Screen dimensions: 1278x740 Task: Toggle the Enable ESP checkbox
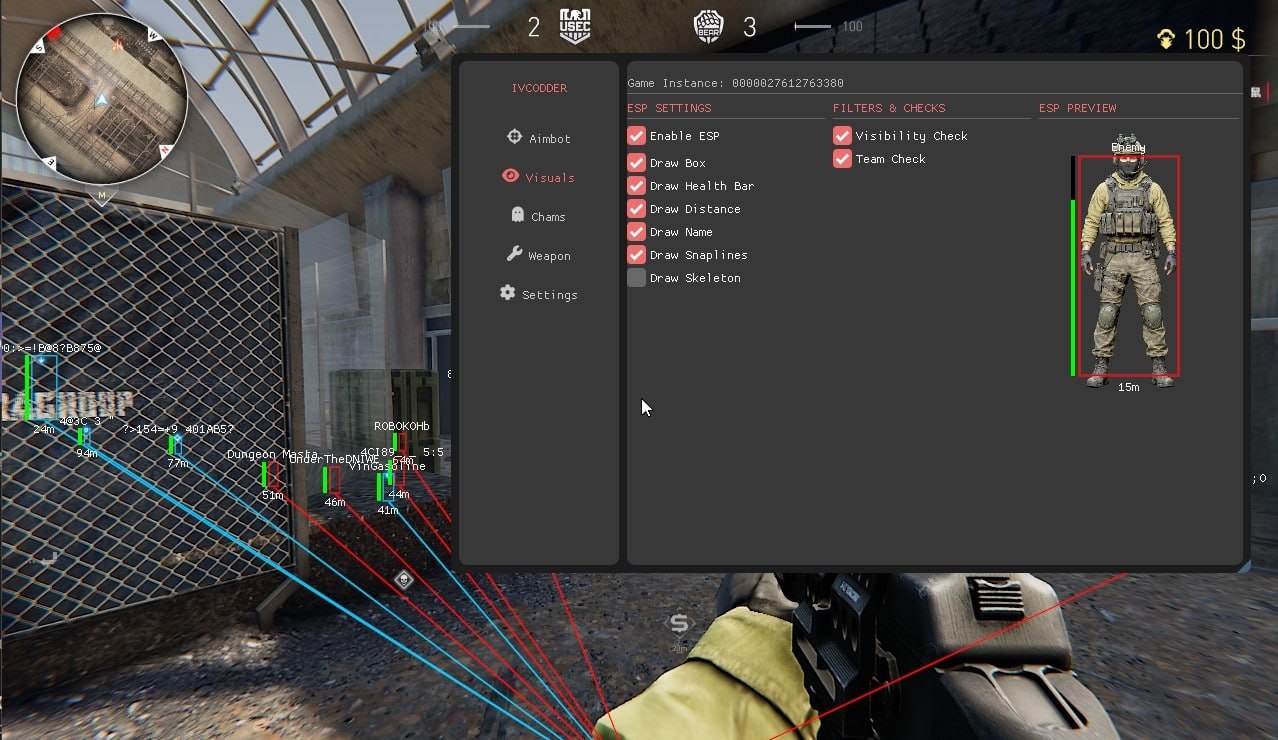pos(637,136)
